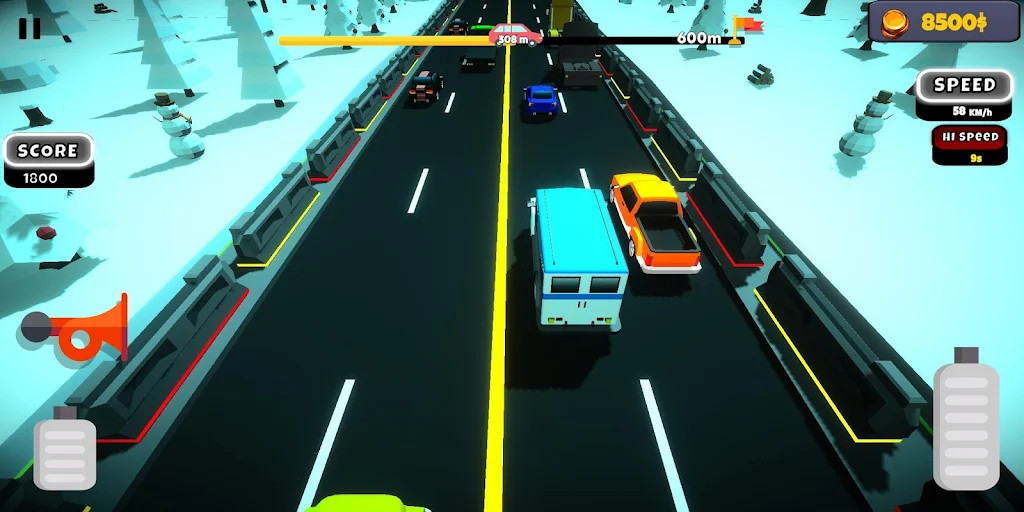
Task: Honk the orange horn button
Action: click(x=80, y=329)
